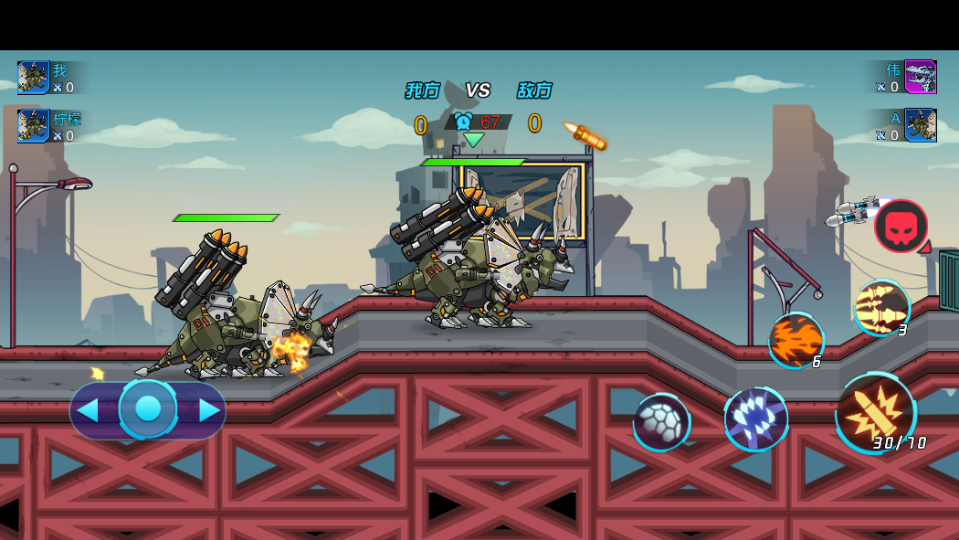Select my player portrait labeled 我
This screenshot has width=959, height=540.
[33, 77]
